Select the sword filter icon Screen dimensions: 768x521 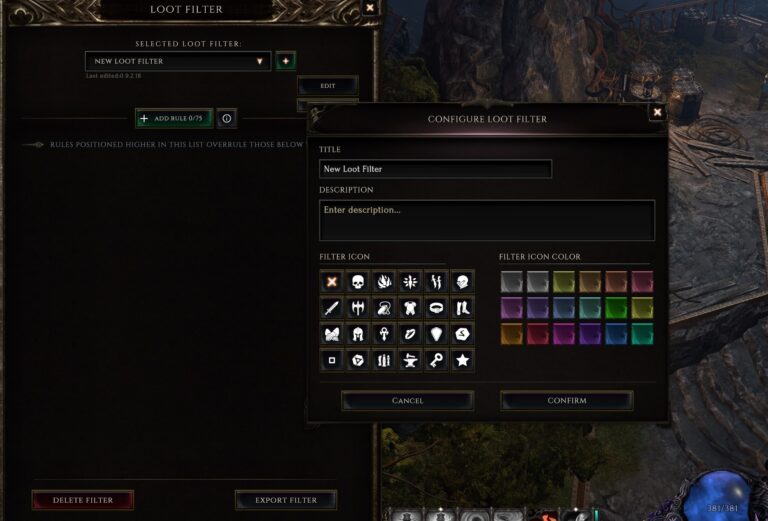(332, 308)
